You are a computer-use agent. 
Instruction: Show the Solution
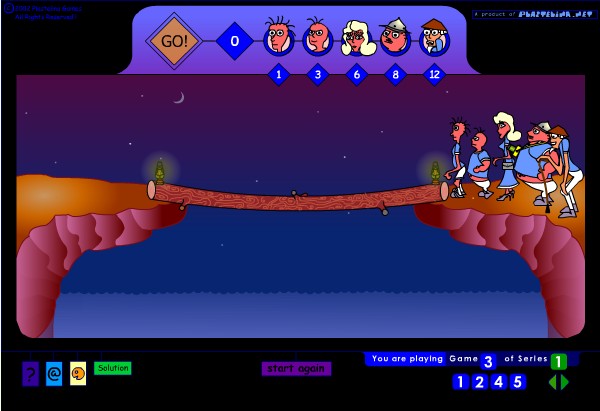tap(113, 368)
